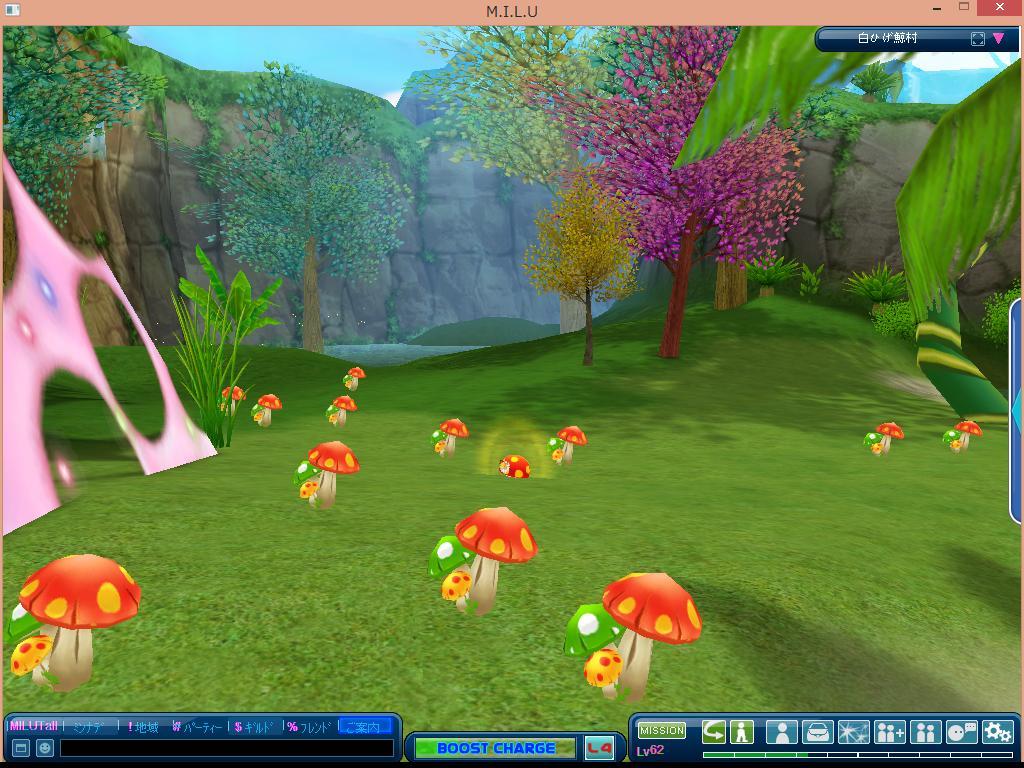This screenshot has width=1024, height=768.
Task: Open the gears settings menu
Action: [x=997, y=732]
